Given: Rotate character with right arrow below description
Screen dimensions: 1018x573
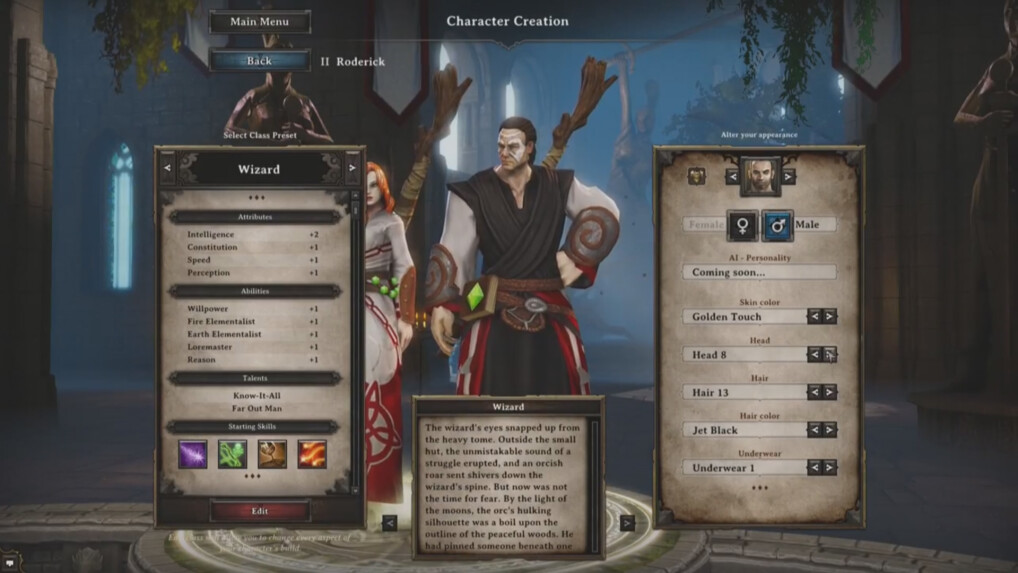Looking at the screenshot, I should pyautogui.click(x=627, y=522).
